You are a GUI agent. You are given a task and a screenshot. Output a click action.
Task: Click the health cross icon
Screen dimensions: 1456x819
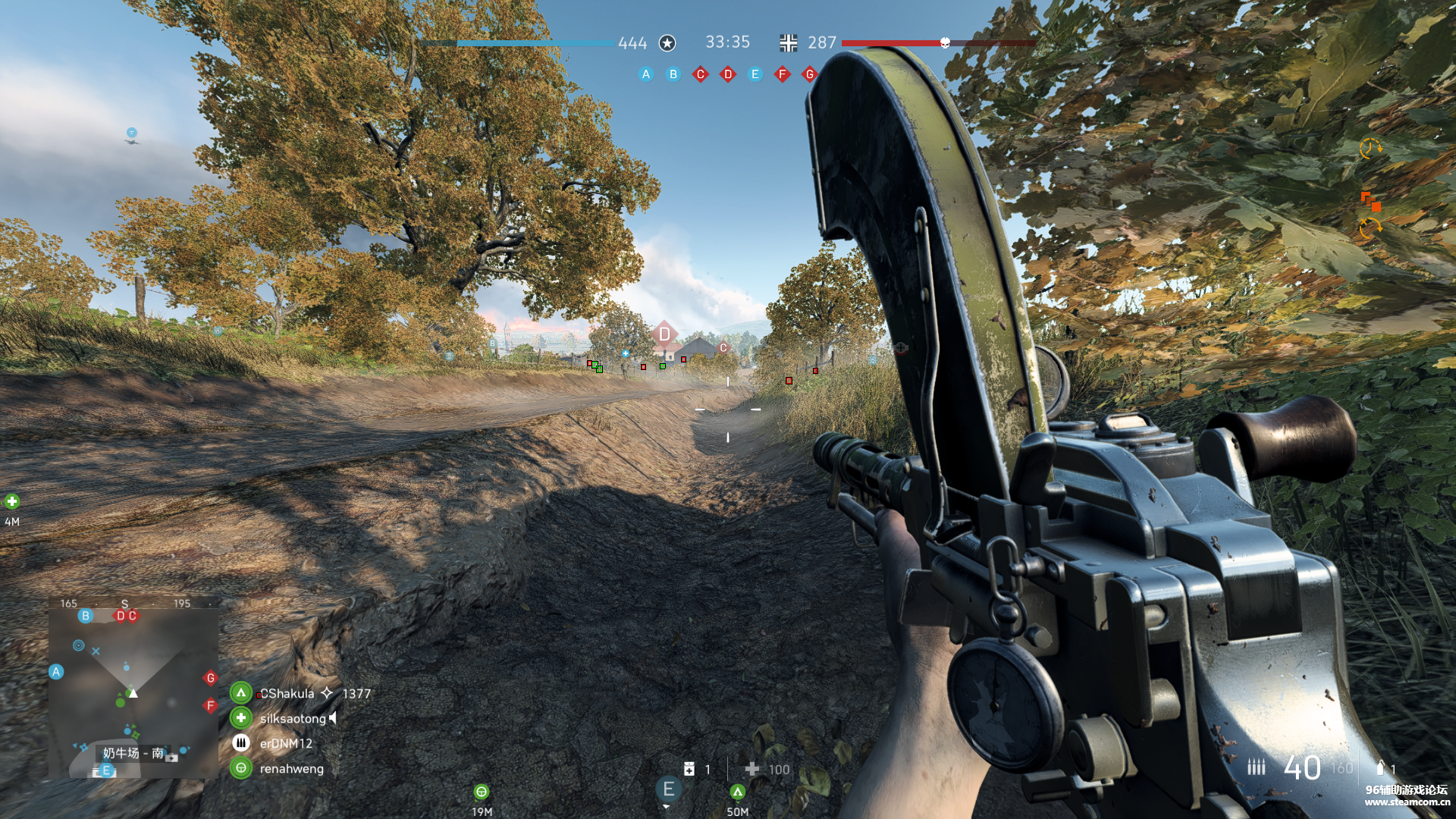pyautogui.click(x=752, y=769)
